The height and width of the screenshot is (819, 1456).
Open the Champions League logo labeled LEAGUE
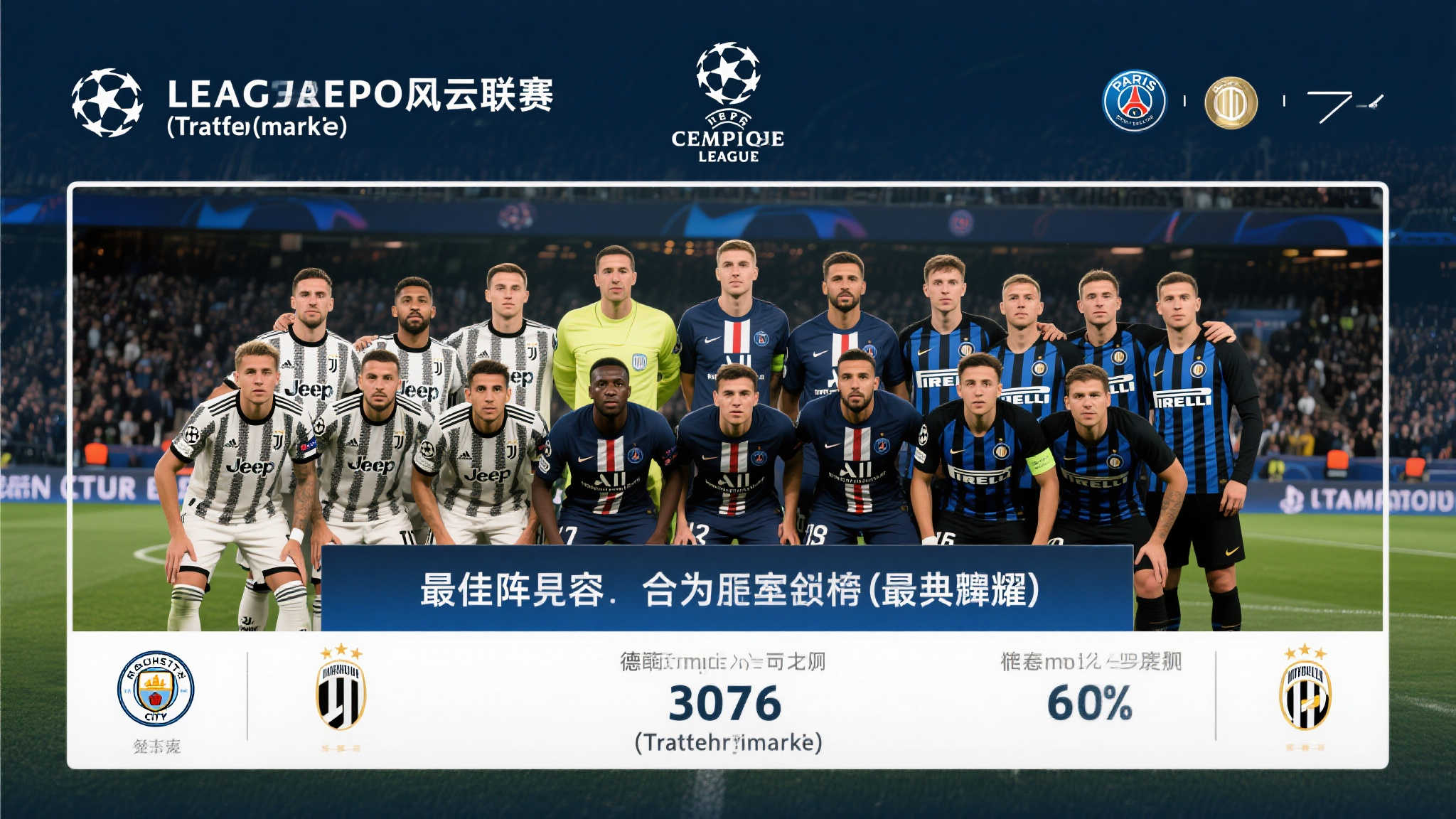point(728,103)
